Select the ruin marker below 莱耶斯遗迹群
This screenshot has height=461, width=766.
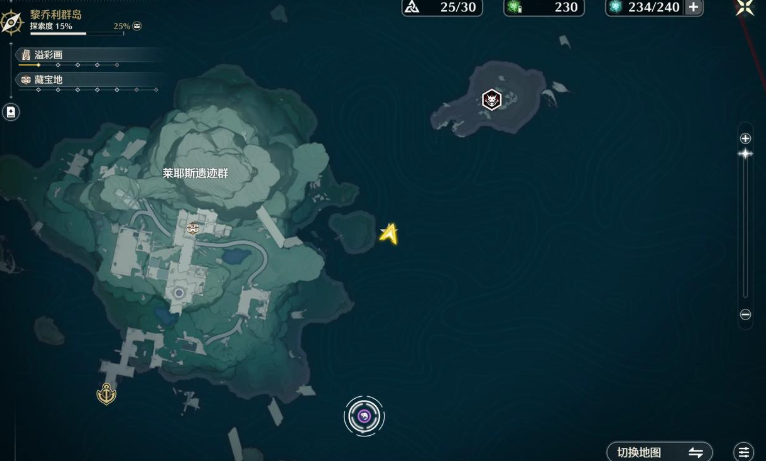pos(192,229)
